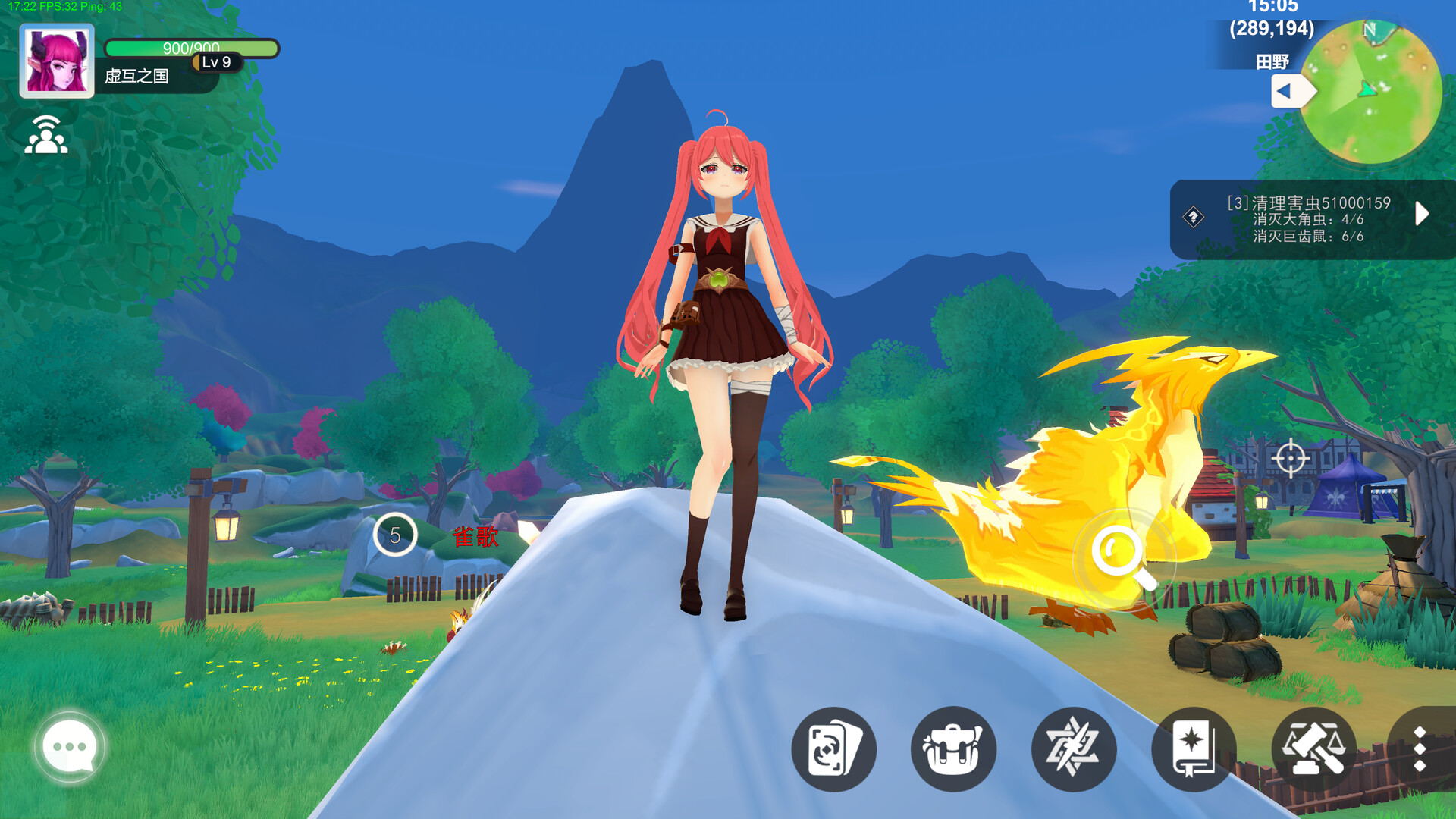Open the full map via the minimap

tap(1375, 91)
